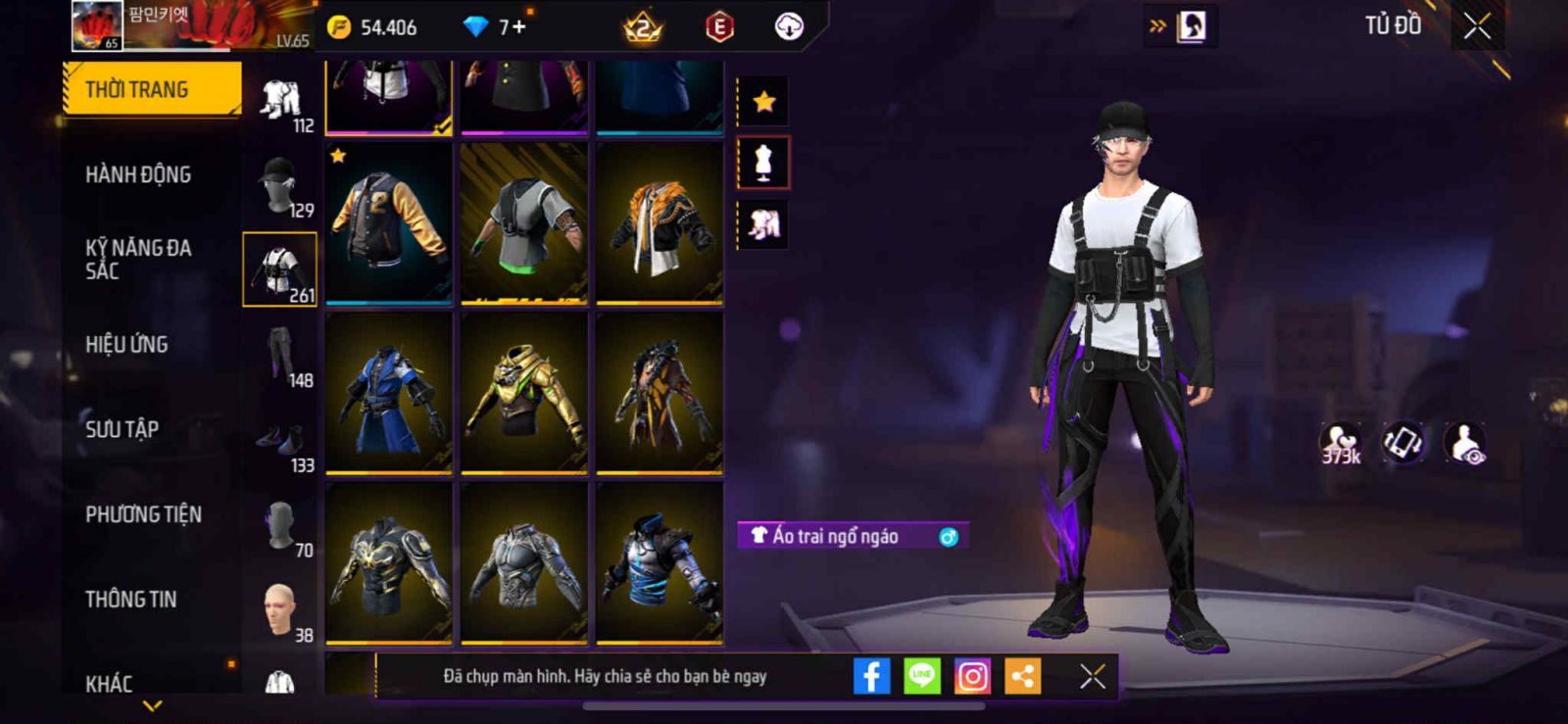Share the screenshot to Facebook
The image size is (1568, 724).
[x=871, y=676]
